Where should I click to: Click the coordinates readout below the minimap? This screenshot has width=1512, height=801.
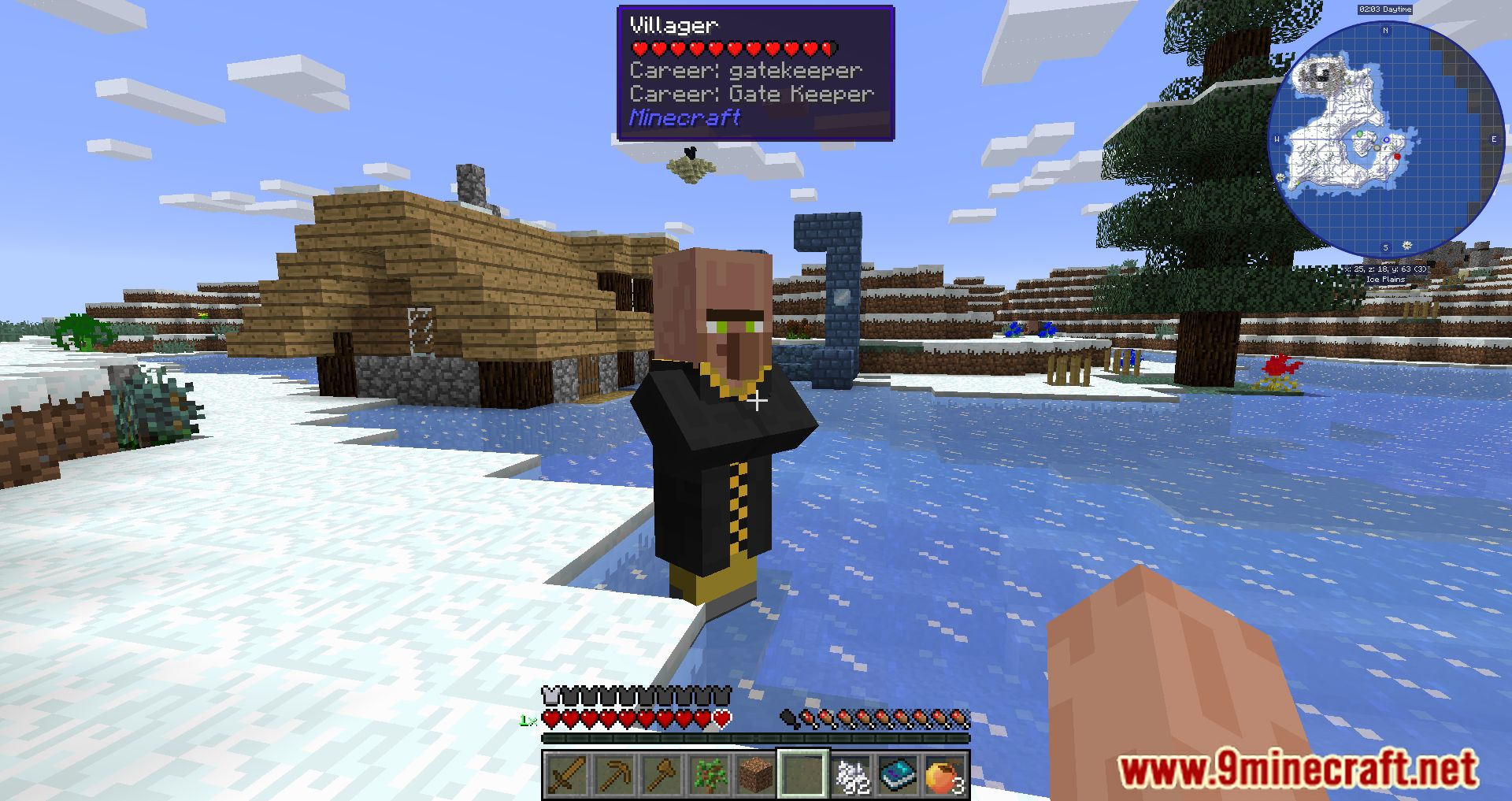[x=1385, y=269]
